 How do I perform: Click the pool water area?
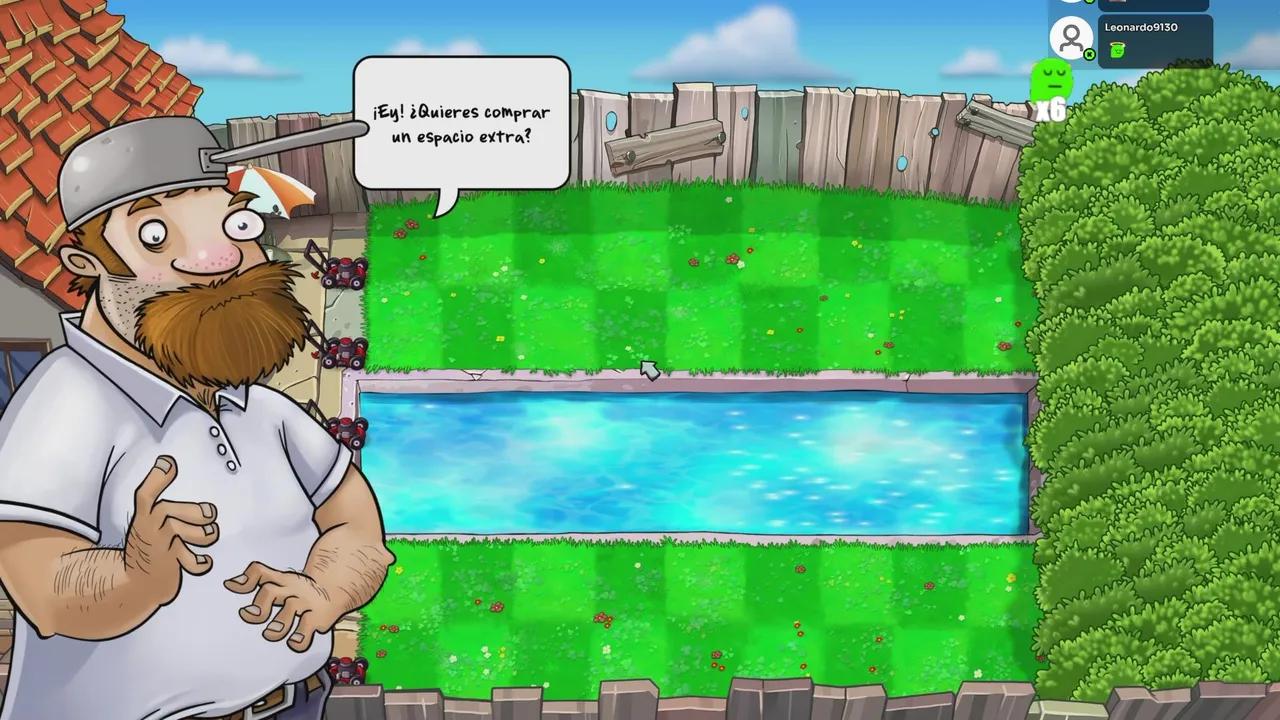[690, 455]
